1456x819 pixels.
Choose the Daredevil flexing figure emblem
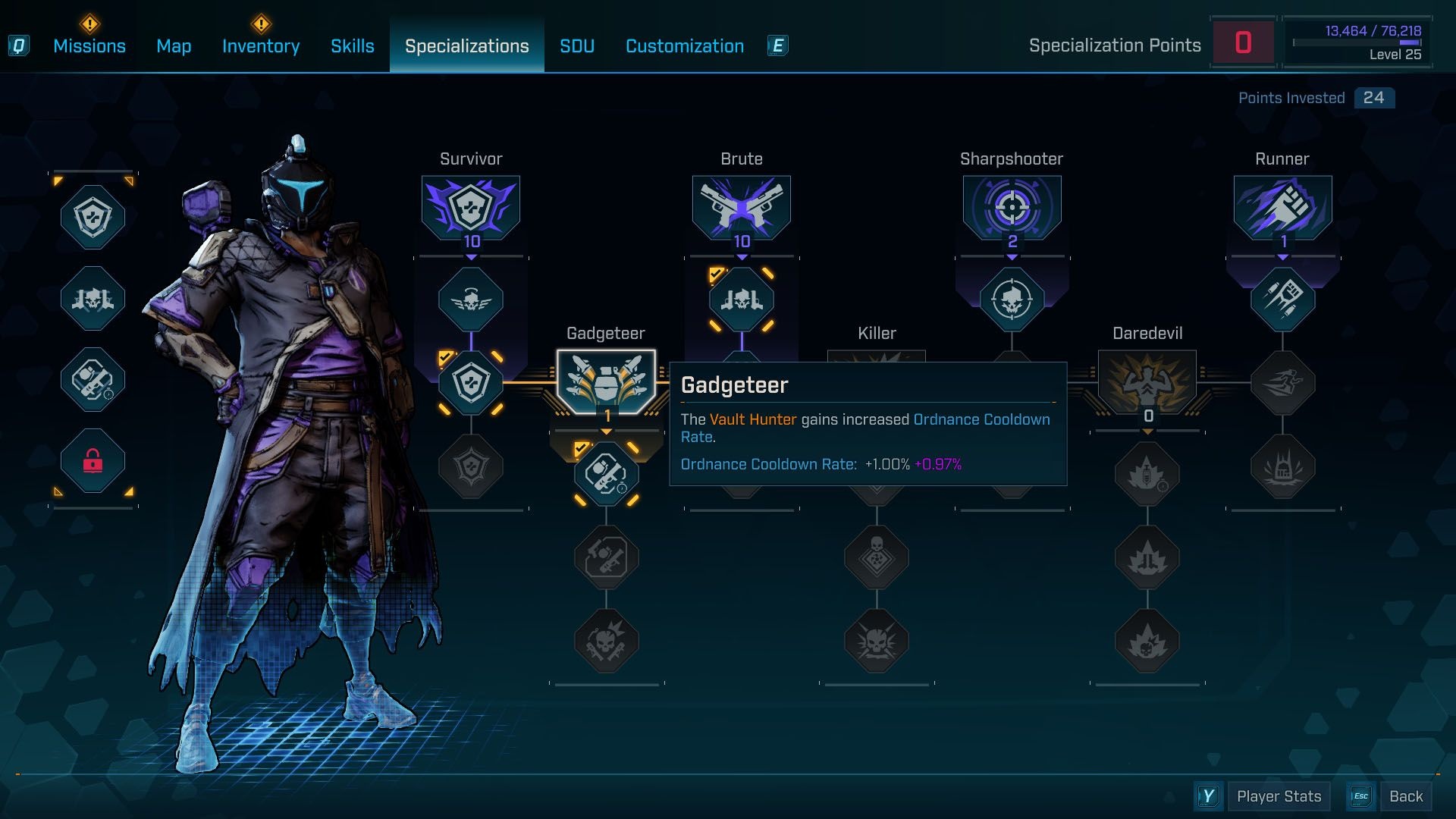1147,381
